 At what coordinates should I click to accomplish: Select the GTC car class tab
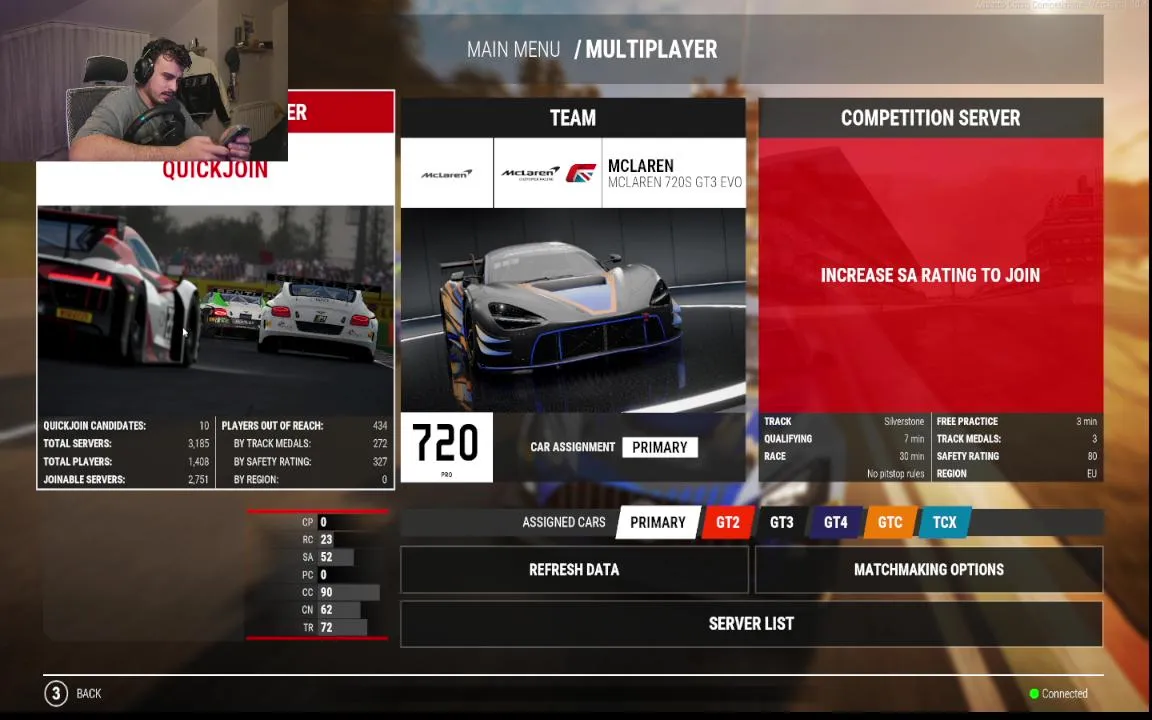tap(889, 522)
